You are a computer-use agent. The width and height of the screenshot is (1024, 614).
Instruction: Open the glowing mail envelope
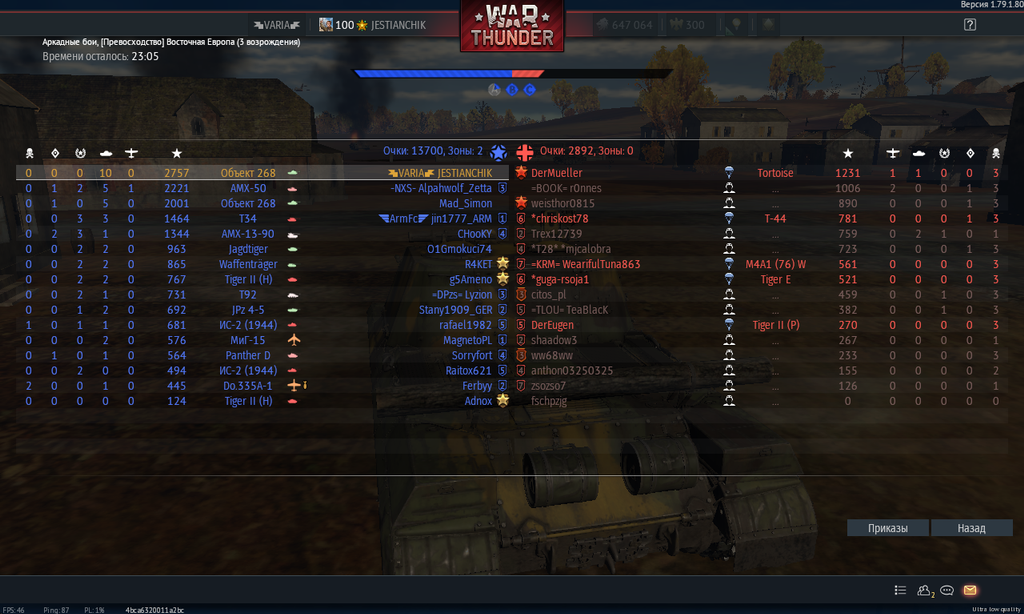point(970,590)
